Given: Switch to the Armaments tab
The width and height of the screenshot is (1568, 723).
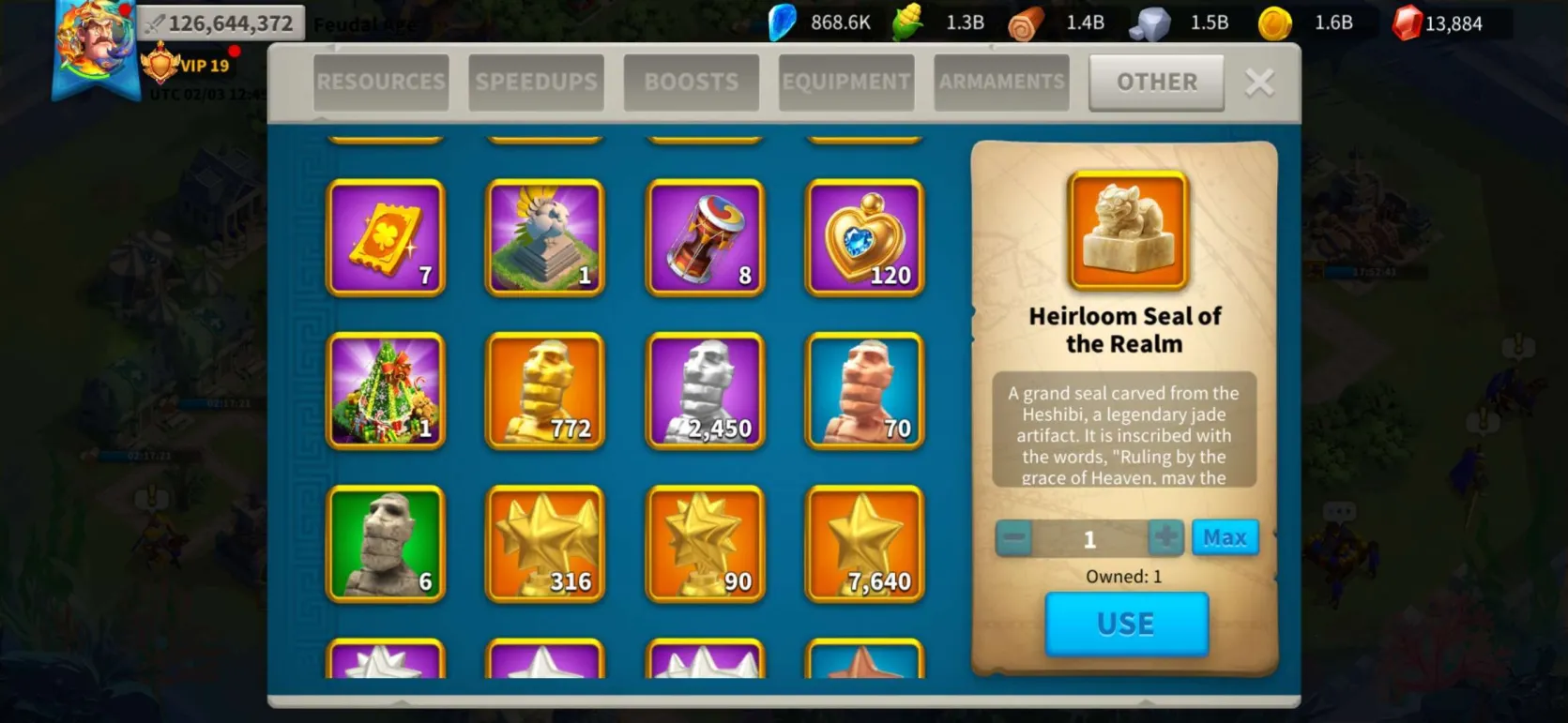Looking at the screenshot, I should (1002, 83).
